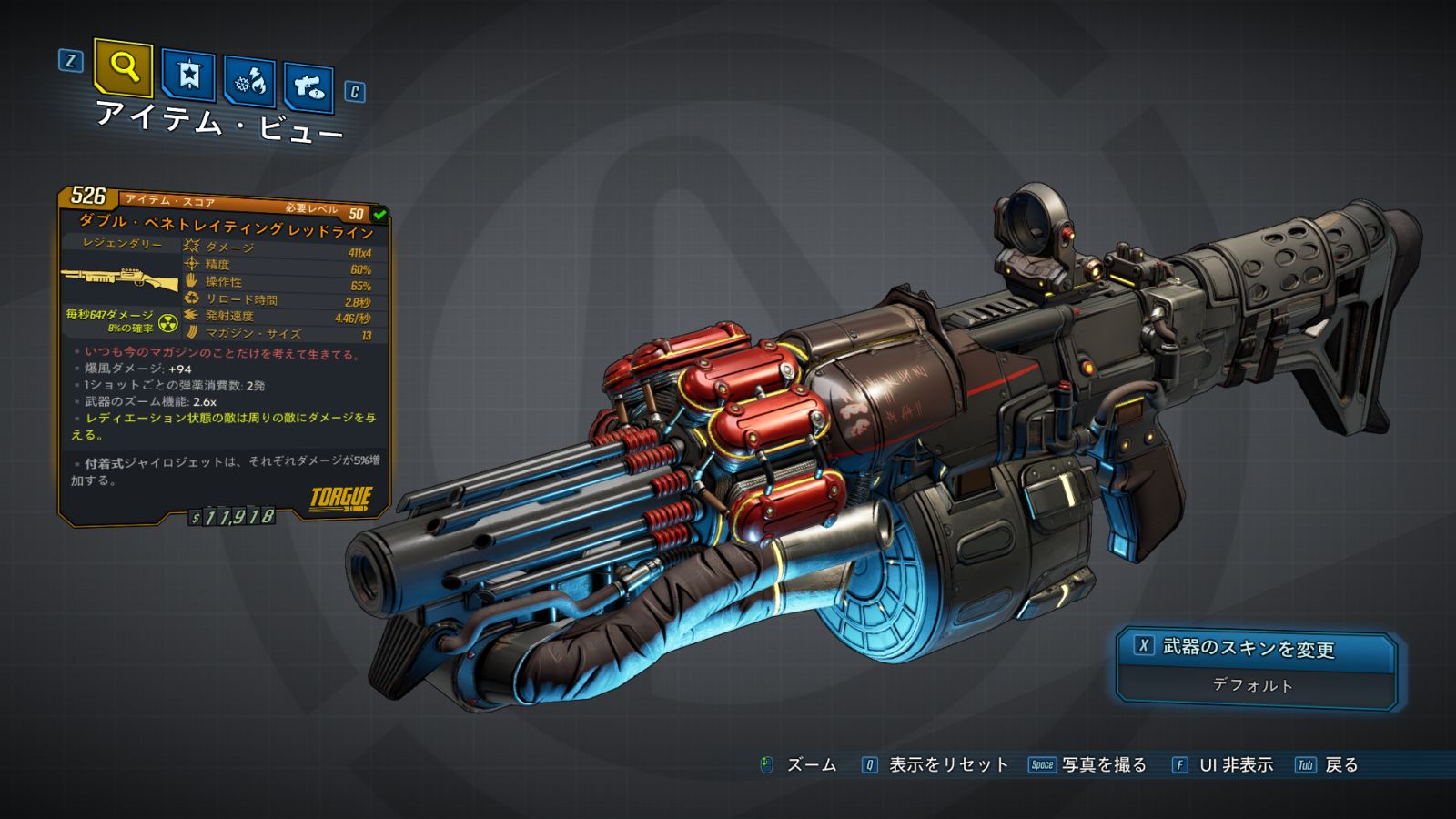The image size is (1456, 819).
Task: Take a photo of the weapon
Action: click(1088, 765)
